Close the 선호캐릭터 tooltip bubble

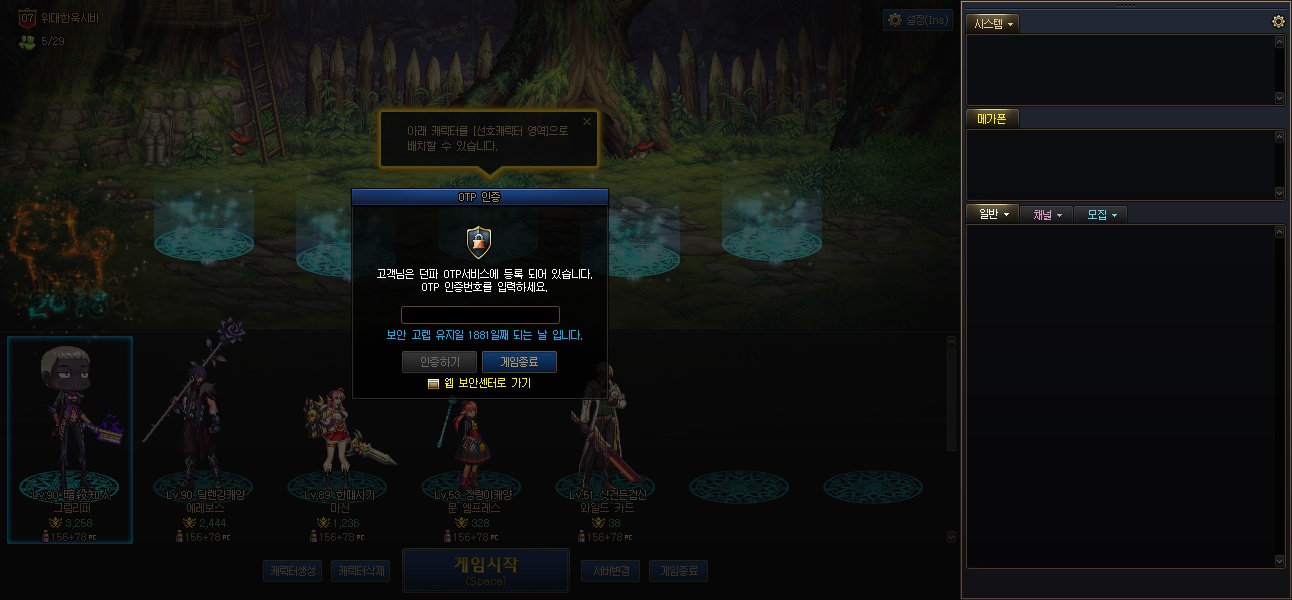pos(587,122)
